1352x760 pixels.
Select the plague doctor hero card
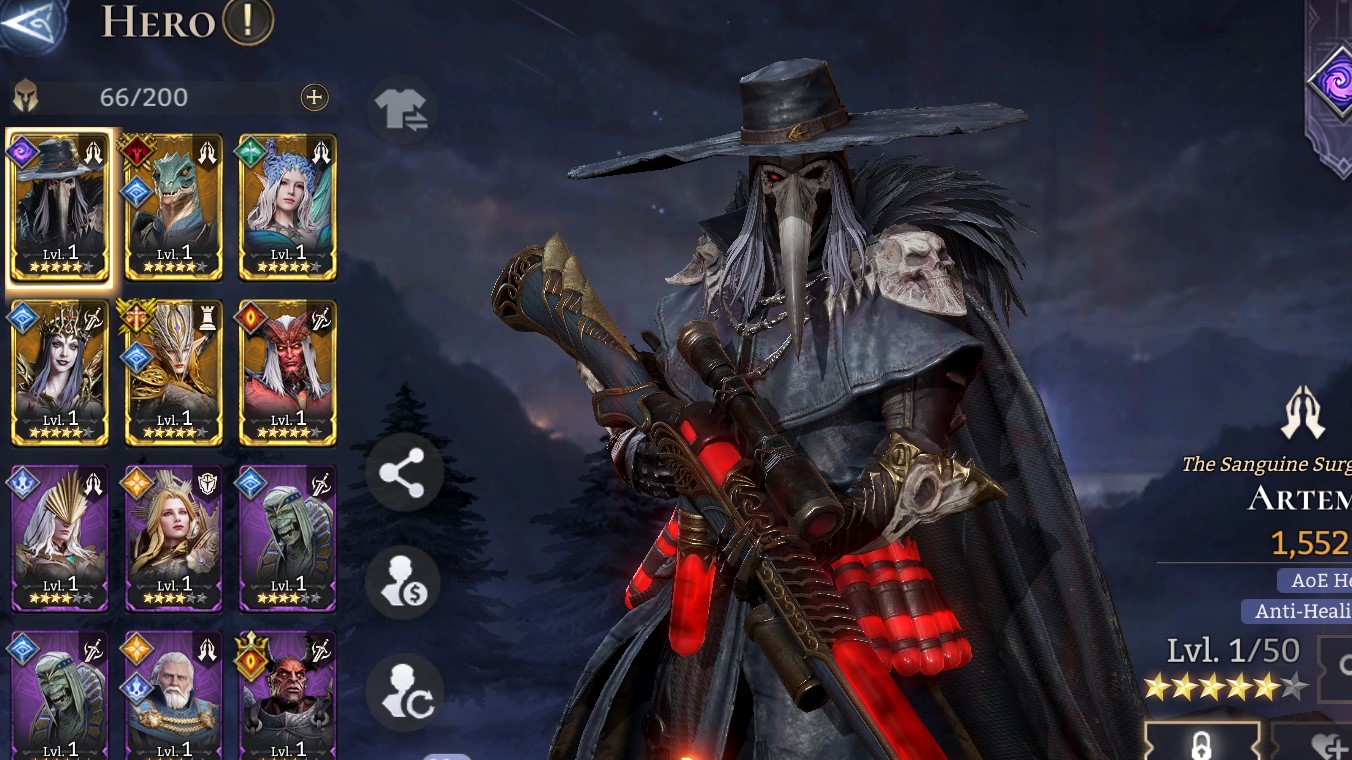click(x=60, y=207)
